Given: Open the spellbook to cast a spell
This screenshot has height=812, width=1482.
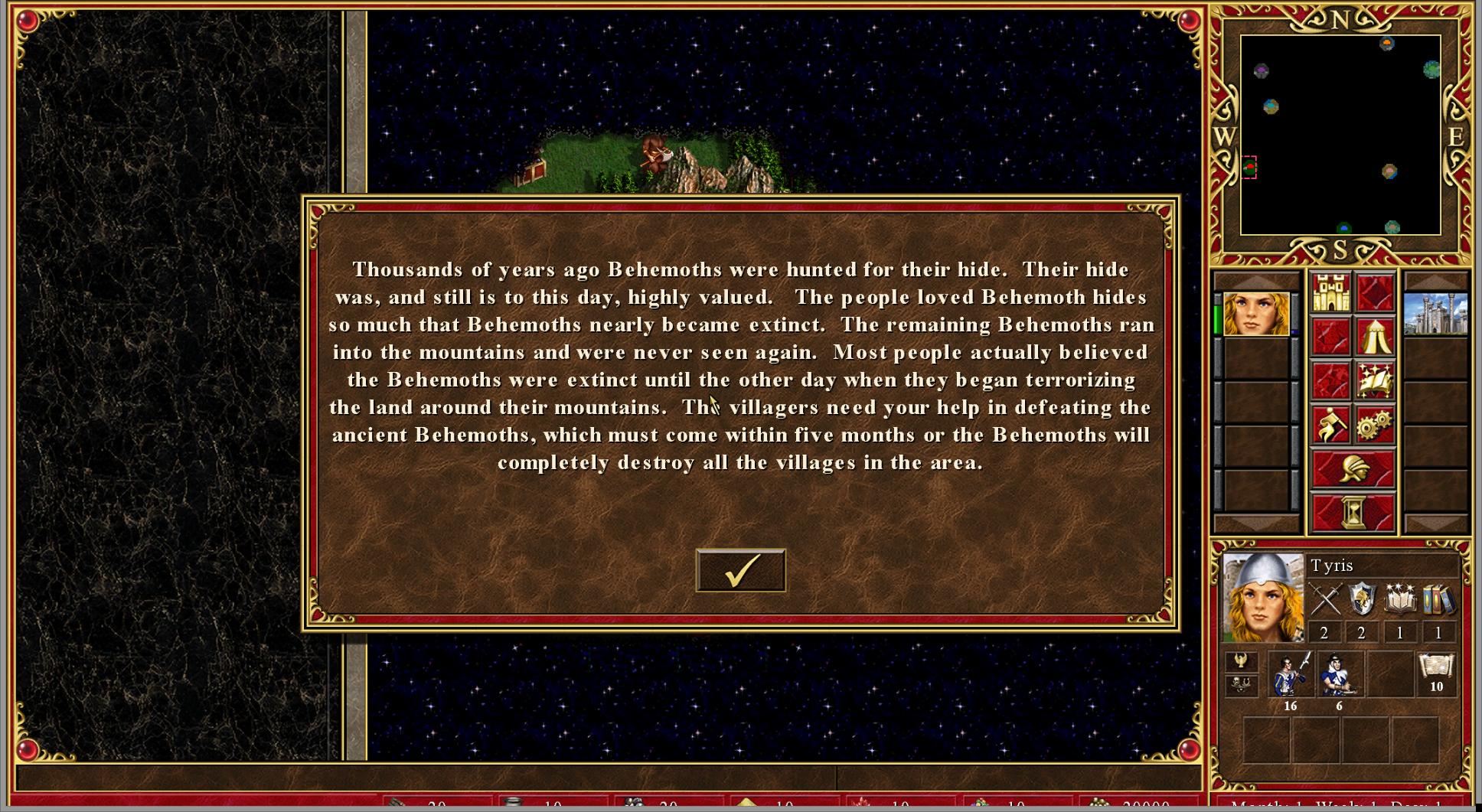Looking at the screenshot, I should click(1375, 381).
